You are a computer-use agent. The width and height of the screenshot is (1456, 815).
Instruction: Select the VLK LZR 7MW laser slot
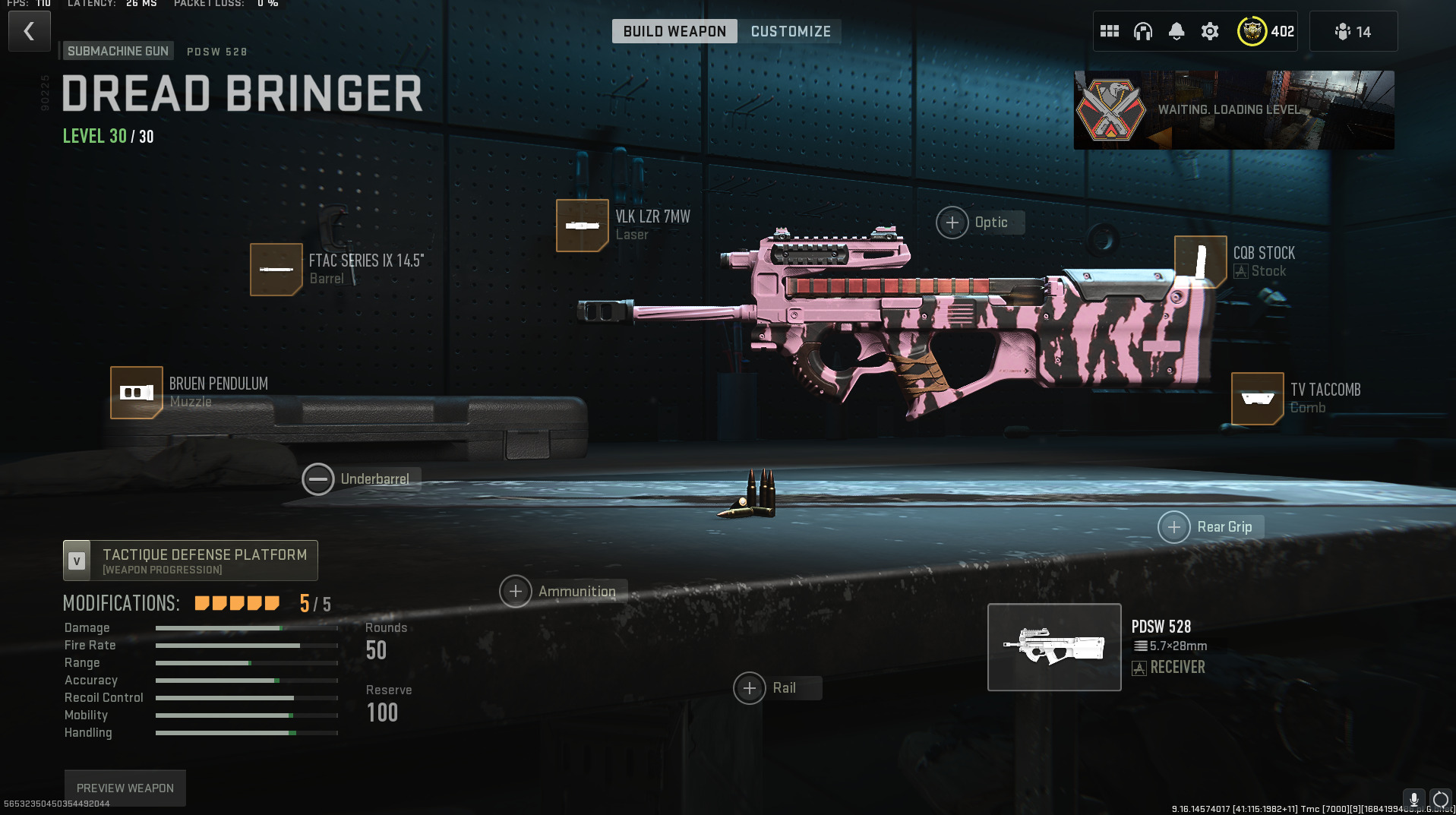583,226
